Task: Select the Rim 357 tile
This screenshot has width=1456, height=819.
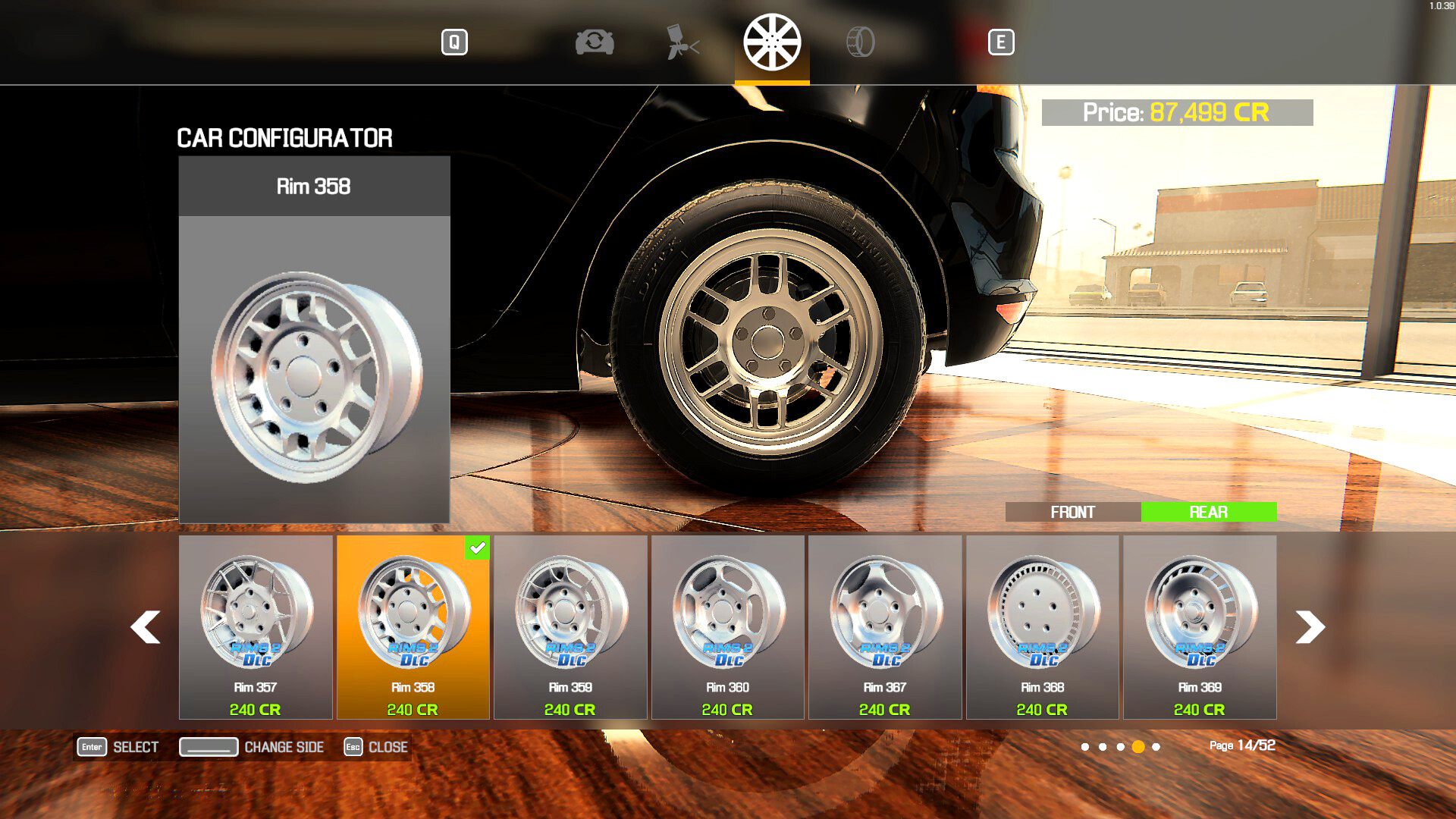Action: click(256, 626)
